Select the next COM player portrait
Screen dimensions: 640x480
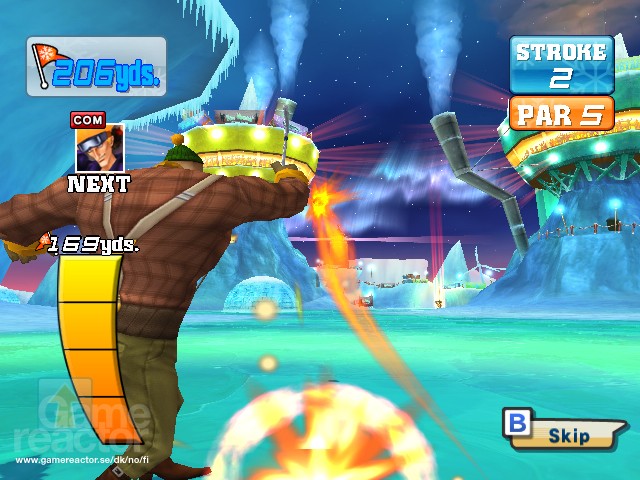click(x=99, y=147)
